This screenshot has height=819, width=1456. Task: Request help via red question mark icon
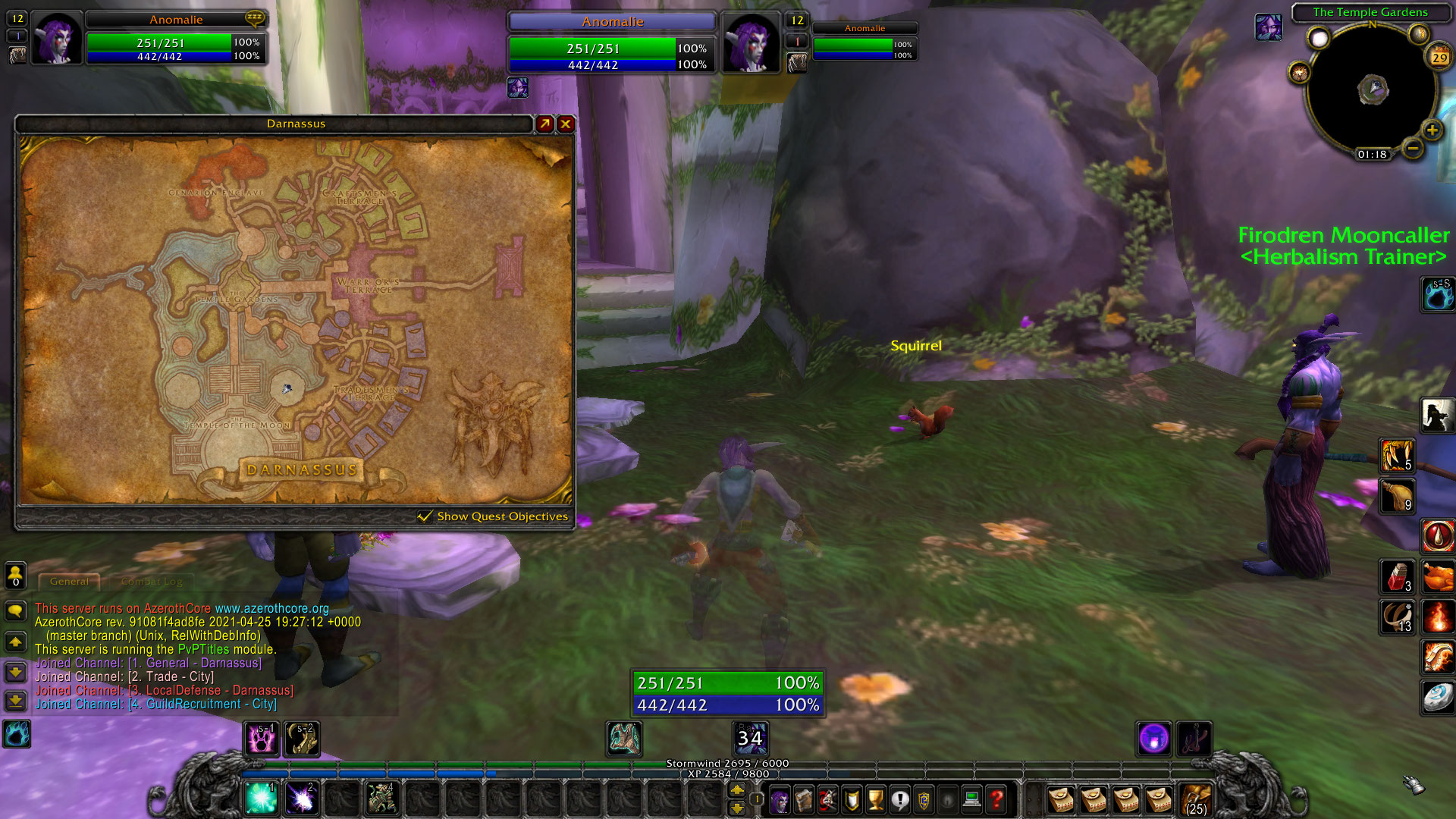(x=996, y=801)
